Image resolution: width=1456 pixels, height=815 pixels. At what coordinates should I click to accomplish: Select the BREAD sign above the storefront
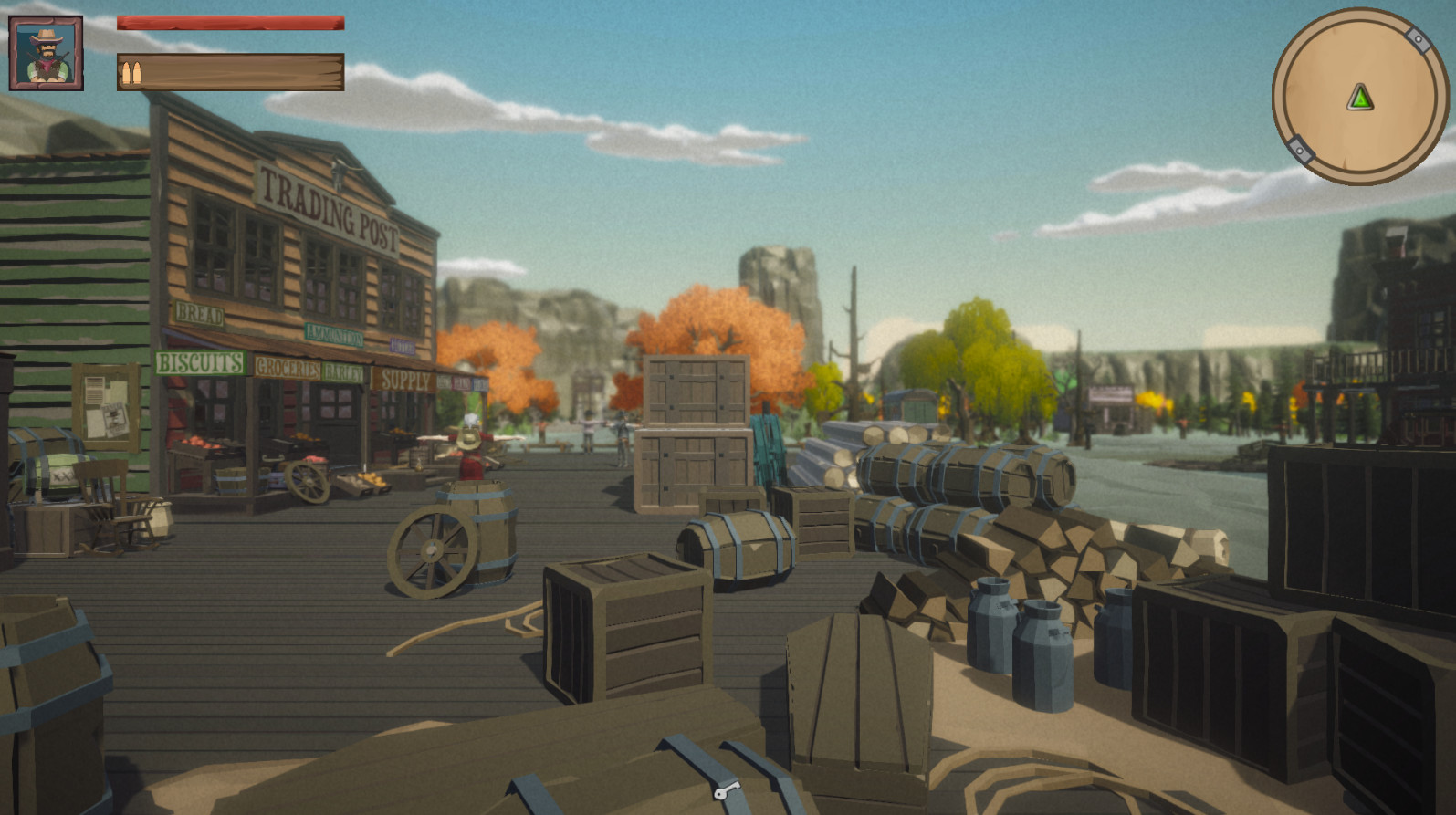200,312
